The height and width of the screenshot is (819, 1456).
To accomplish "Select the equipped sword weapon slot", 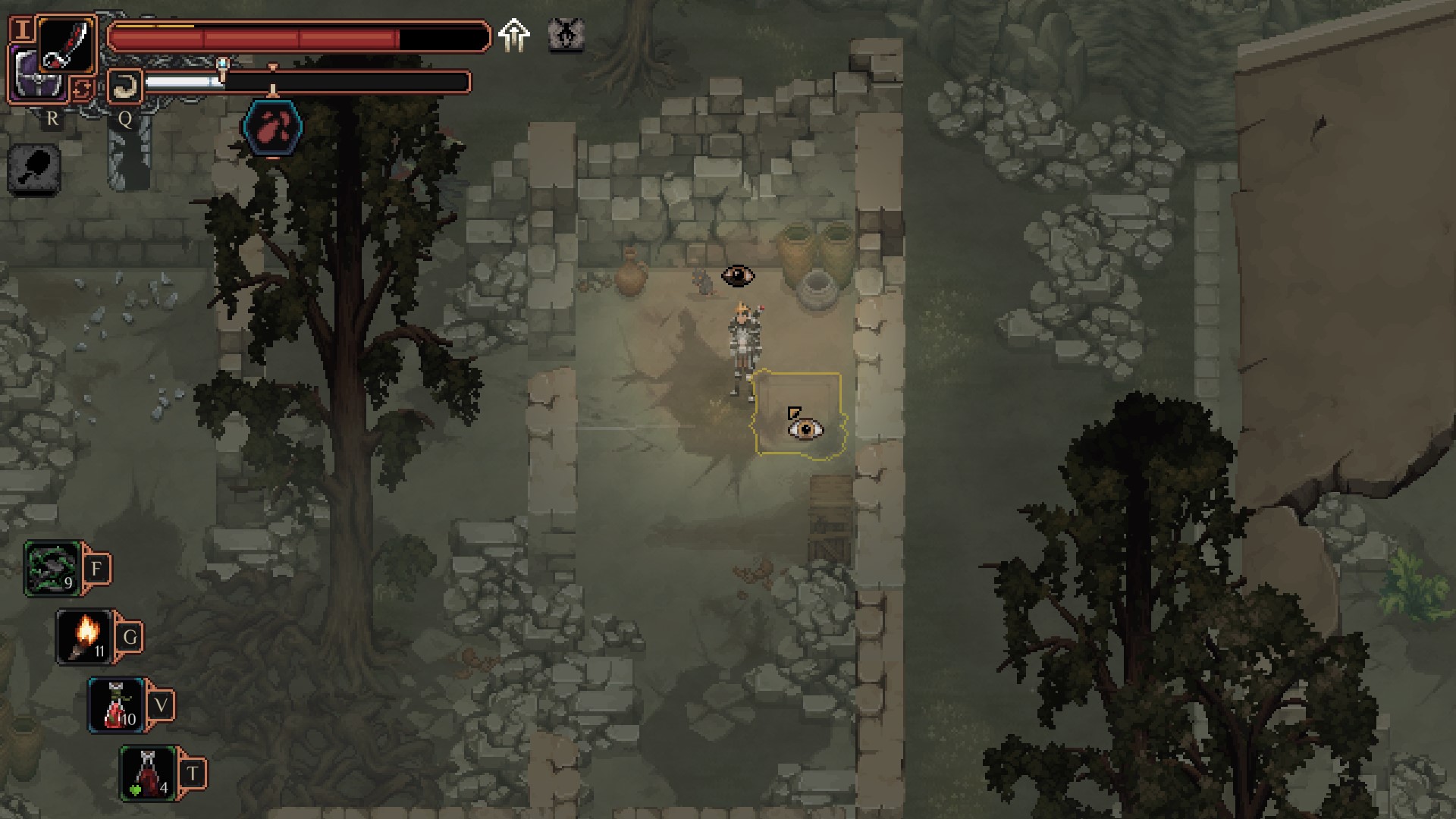I will point(67,44).
